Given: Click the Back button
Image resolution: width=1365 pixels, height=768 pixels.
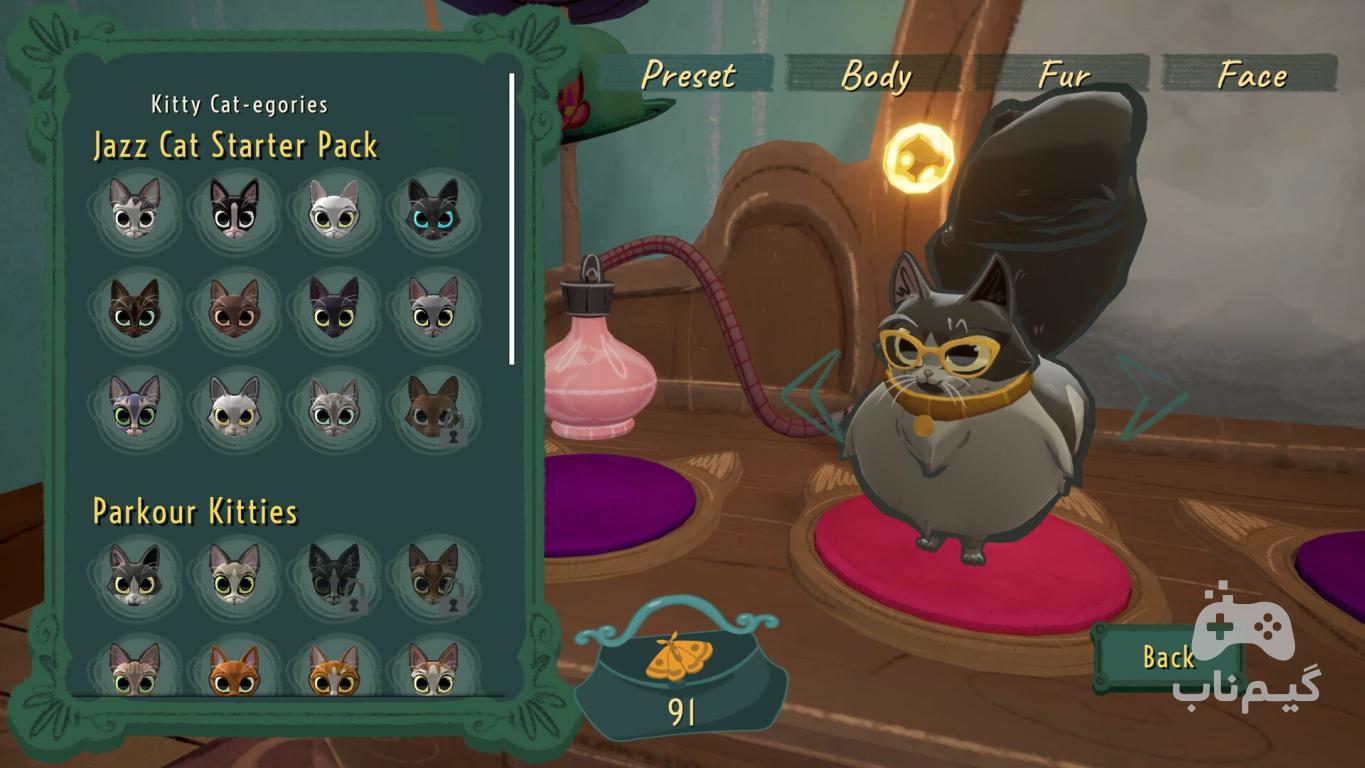Looking at the screenshot, I should pyautogui.click(x=1167, y=657).
